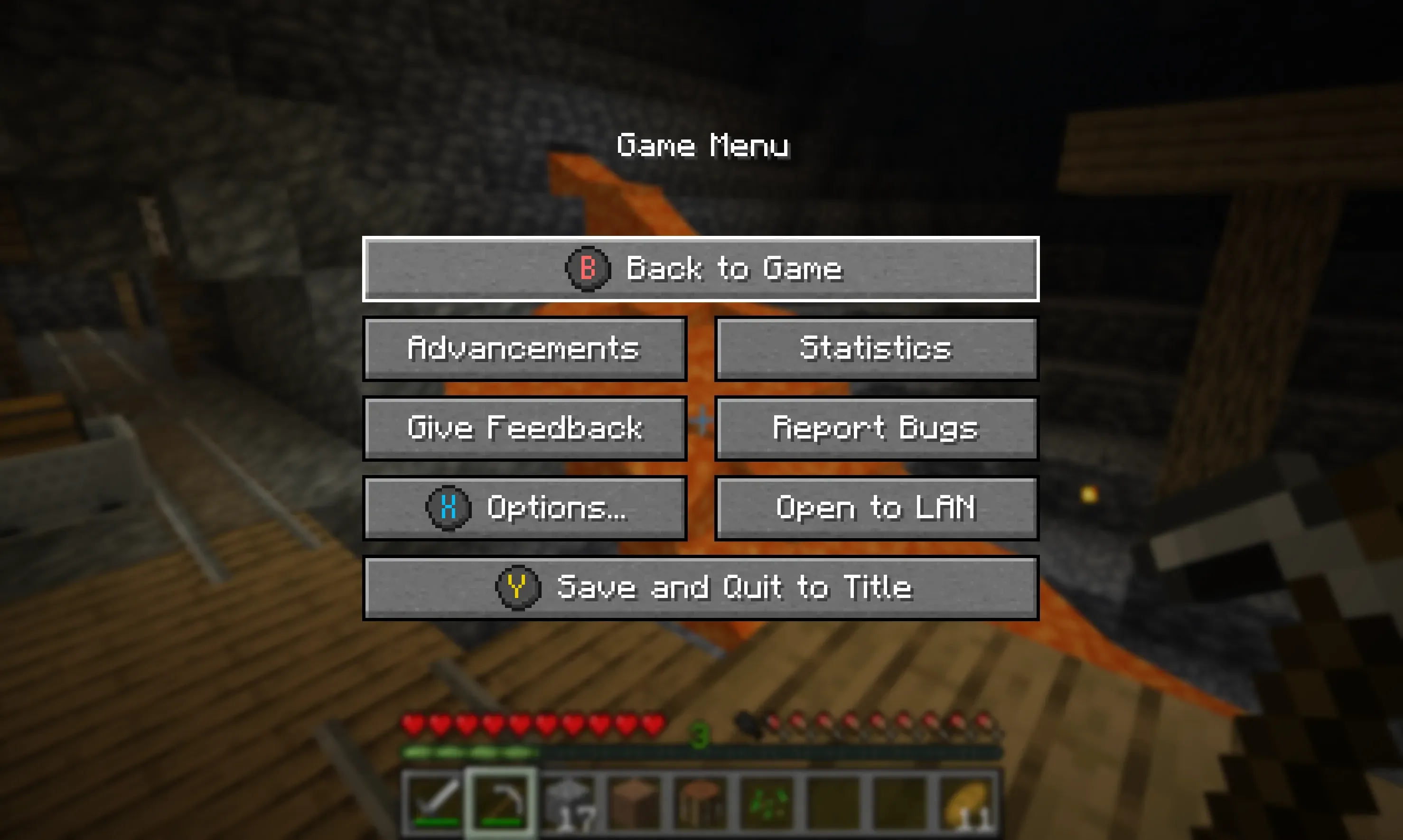
Task: Click Give Feedback
Action: [x=524, y=429]
